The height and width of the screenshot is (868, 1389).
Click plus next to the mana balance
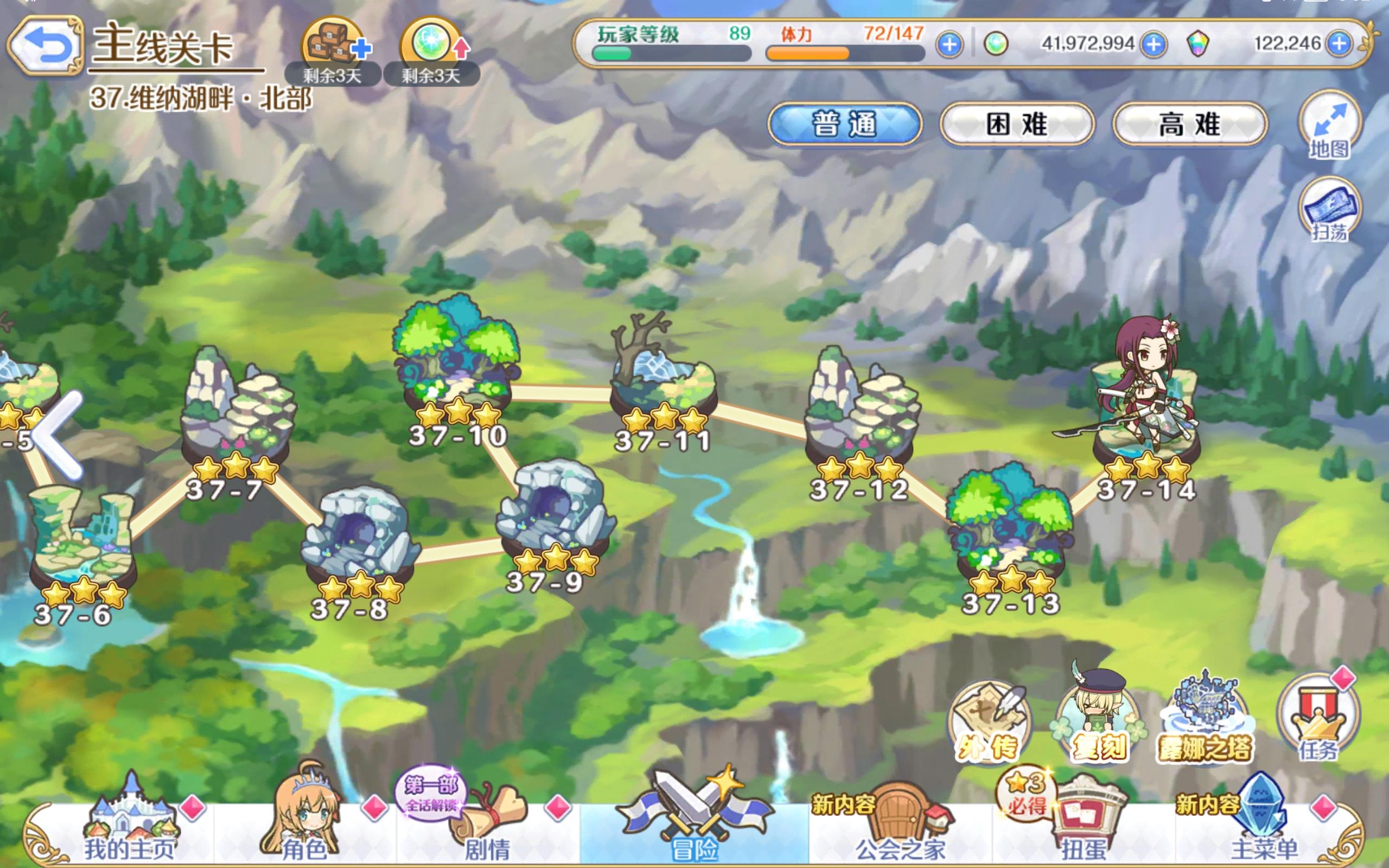[x=1154, y=43]
